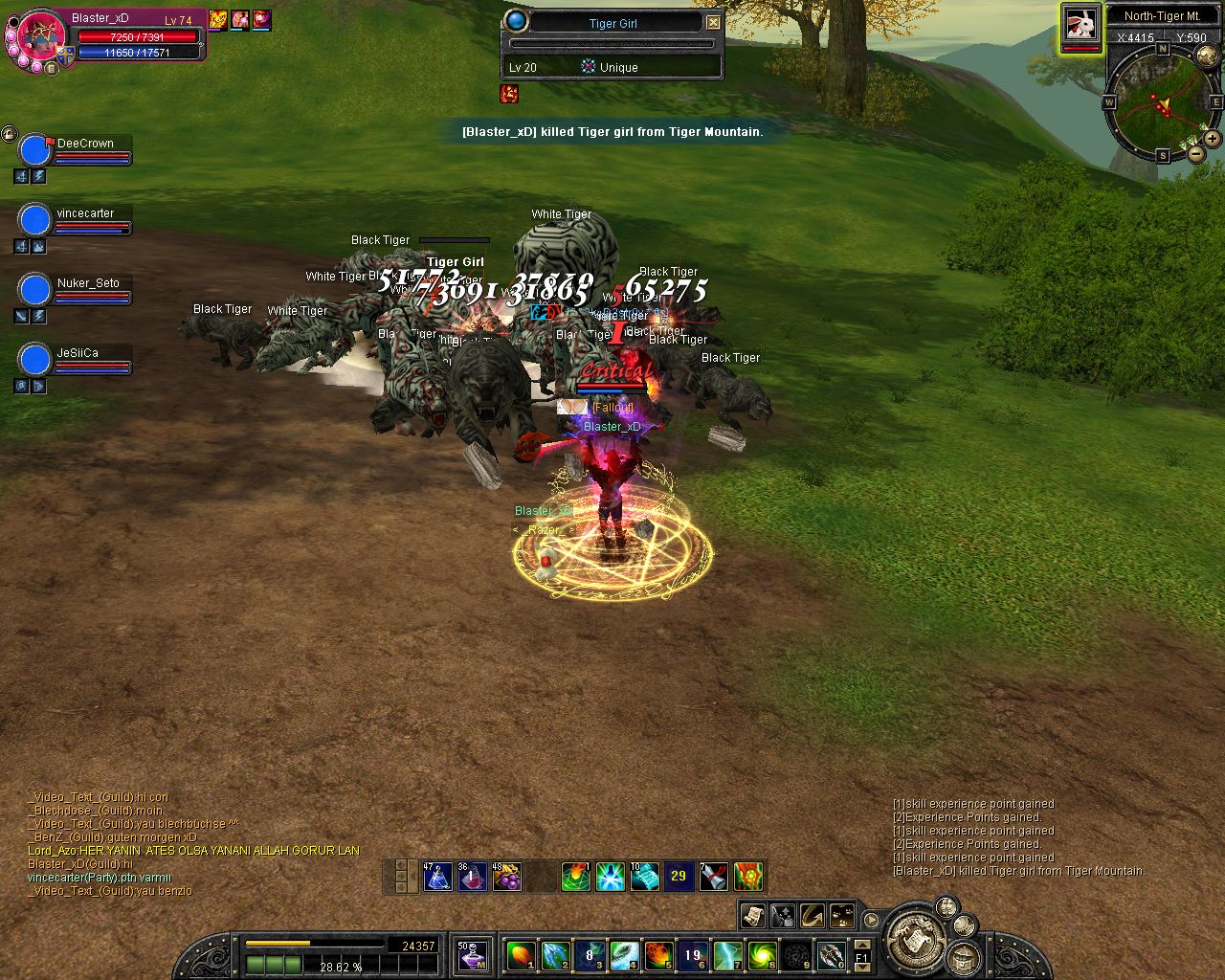
Task: Use the purple grapes item slot
Action: click(507, 876)
